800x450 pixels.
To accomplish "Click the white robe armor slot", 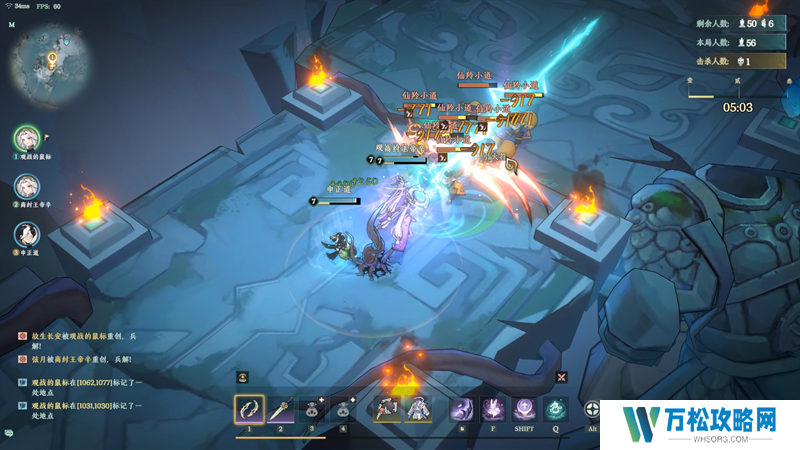I will pos(419,409).
